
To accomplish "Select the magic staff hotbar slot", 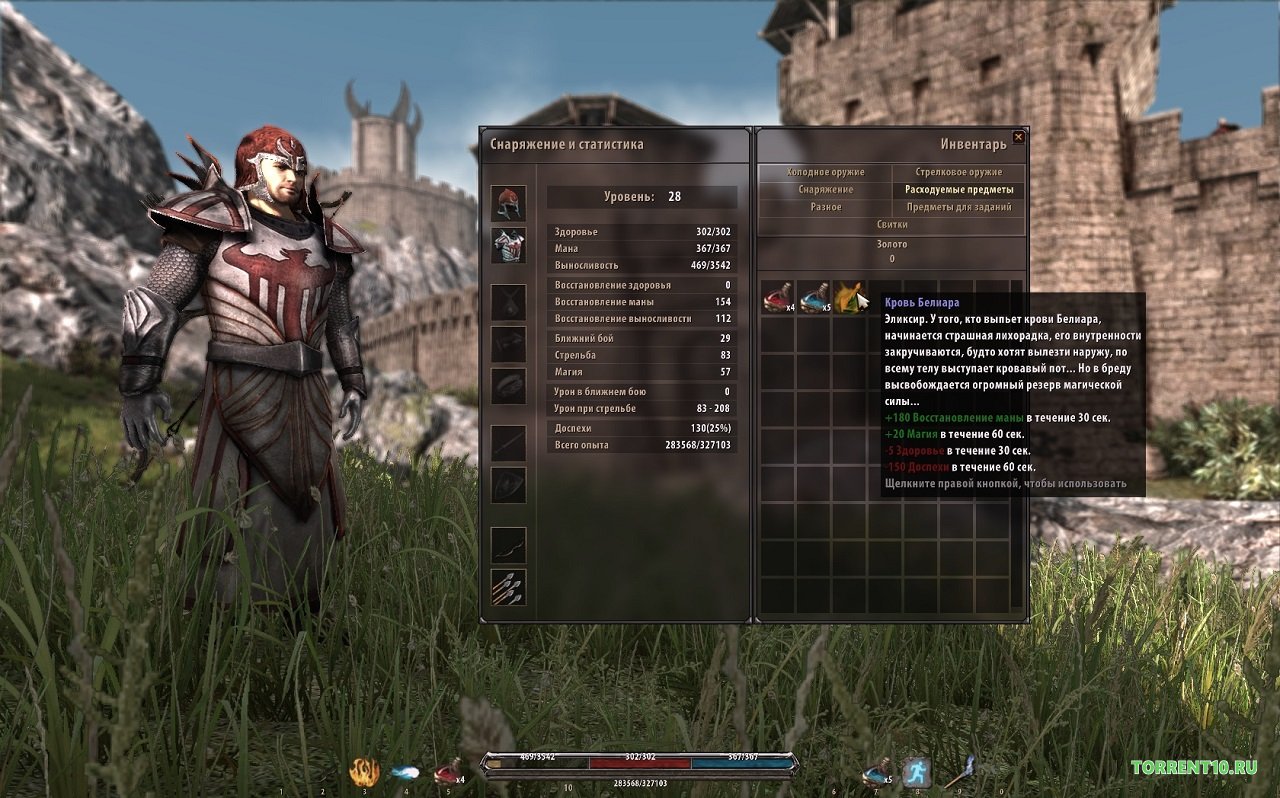I will (958, 772).
